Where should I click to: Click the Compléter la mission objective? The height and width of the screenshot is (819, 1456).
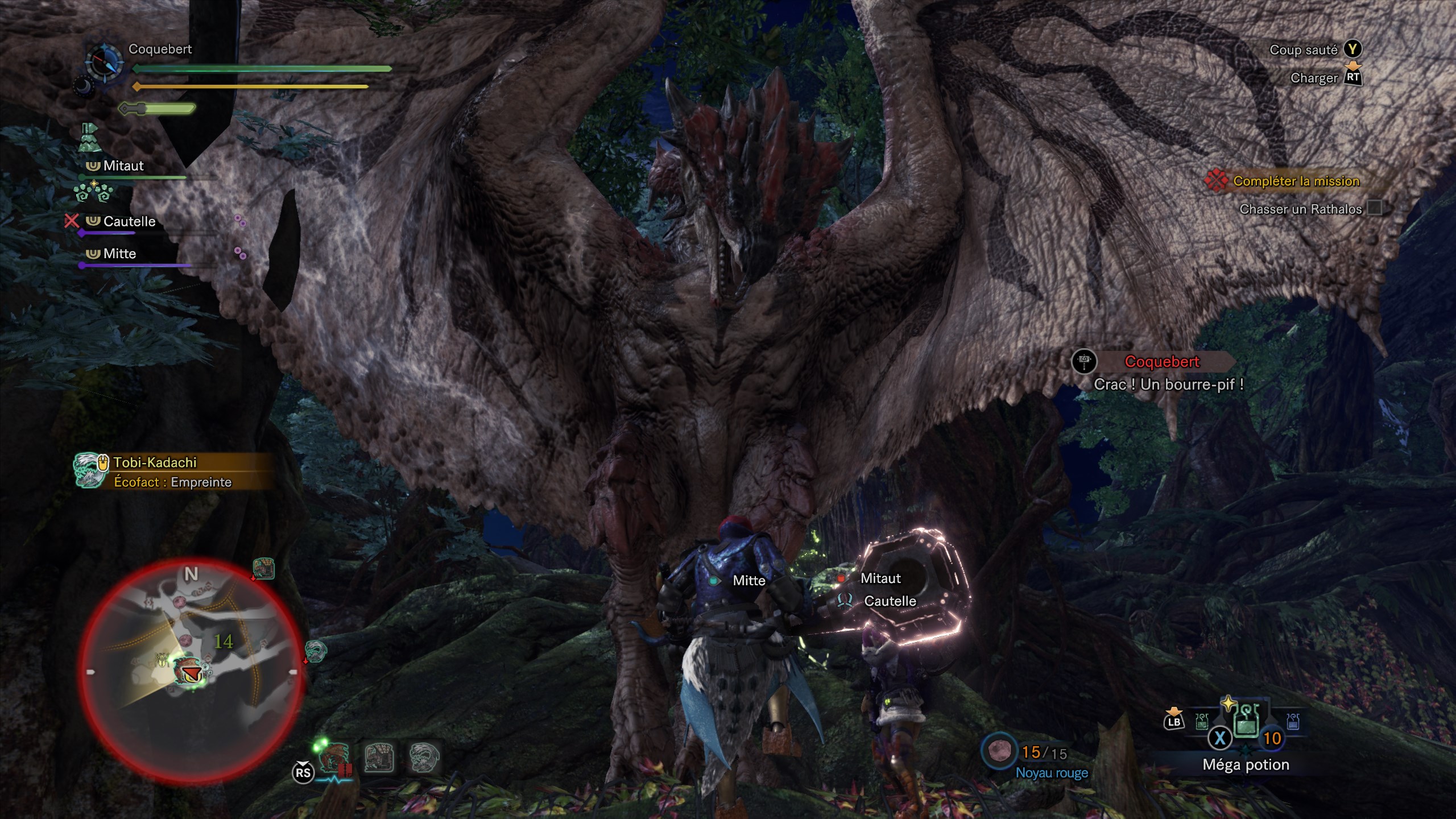coord(1296,181)
